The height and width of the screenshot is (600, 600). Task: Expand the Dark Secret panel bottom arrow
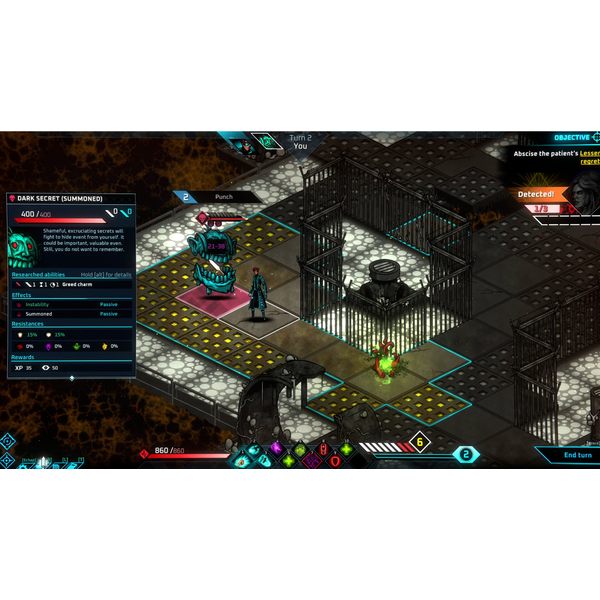coord(71,378)
